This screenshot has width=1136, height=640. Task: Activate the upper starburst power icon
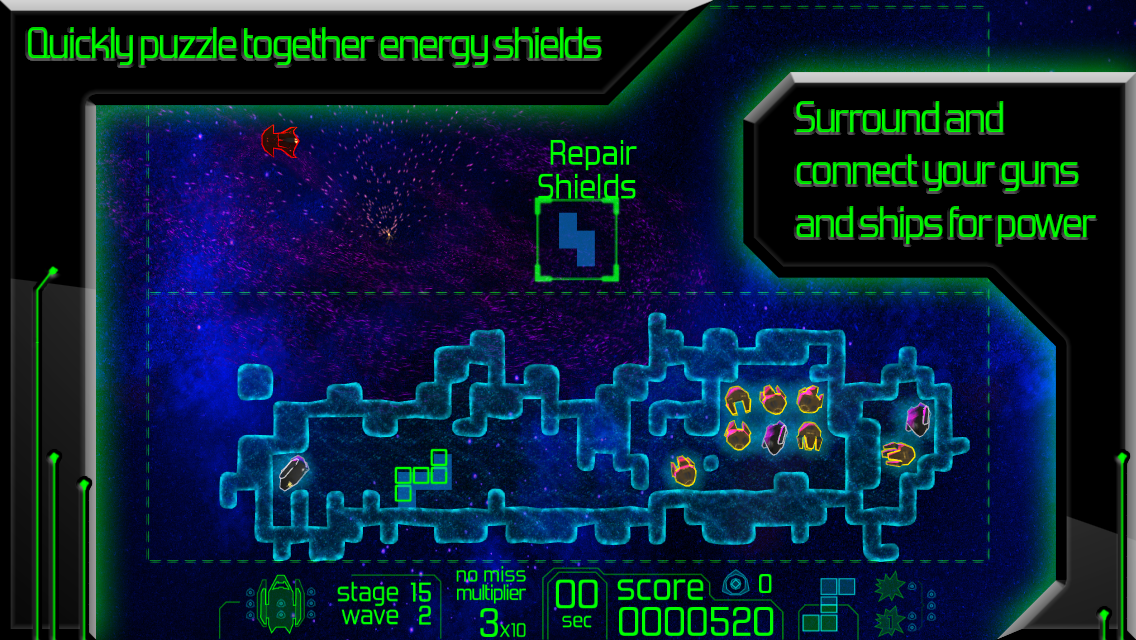click(x=890, y=588)
